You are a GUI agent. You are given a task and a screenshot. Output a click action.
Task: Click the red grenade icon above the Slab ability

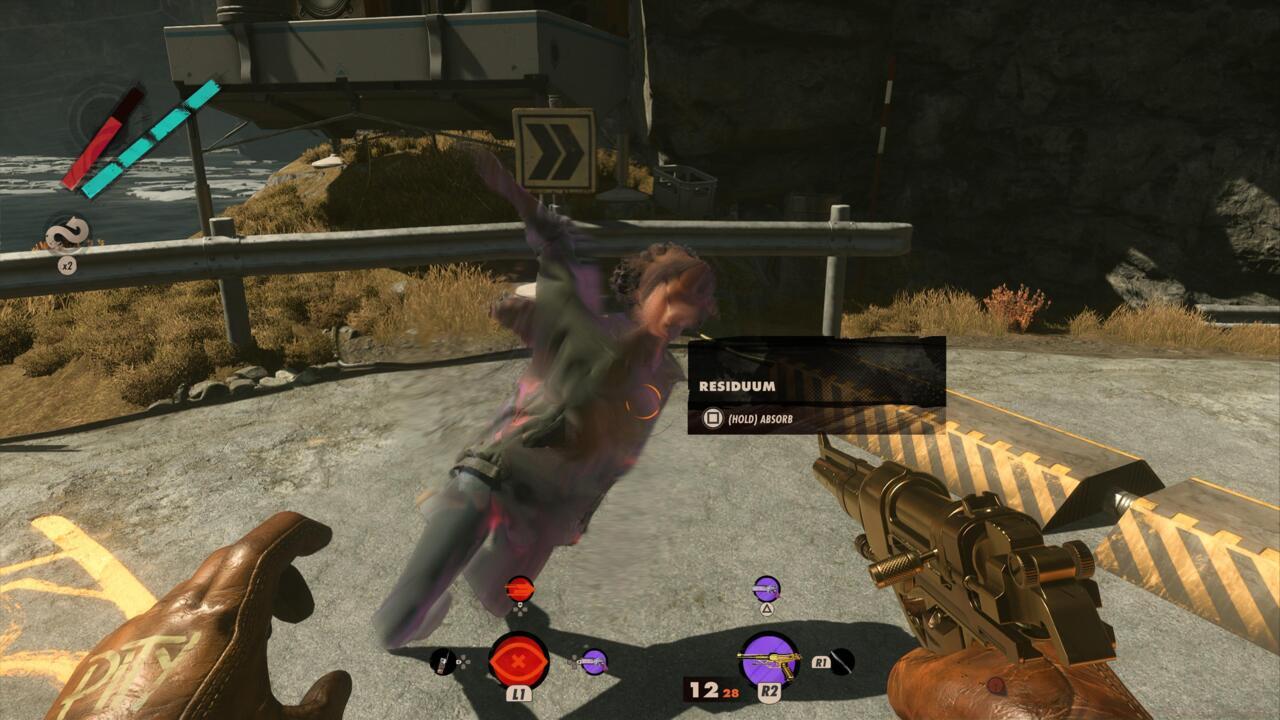tap(519, 588)
